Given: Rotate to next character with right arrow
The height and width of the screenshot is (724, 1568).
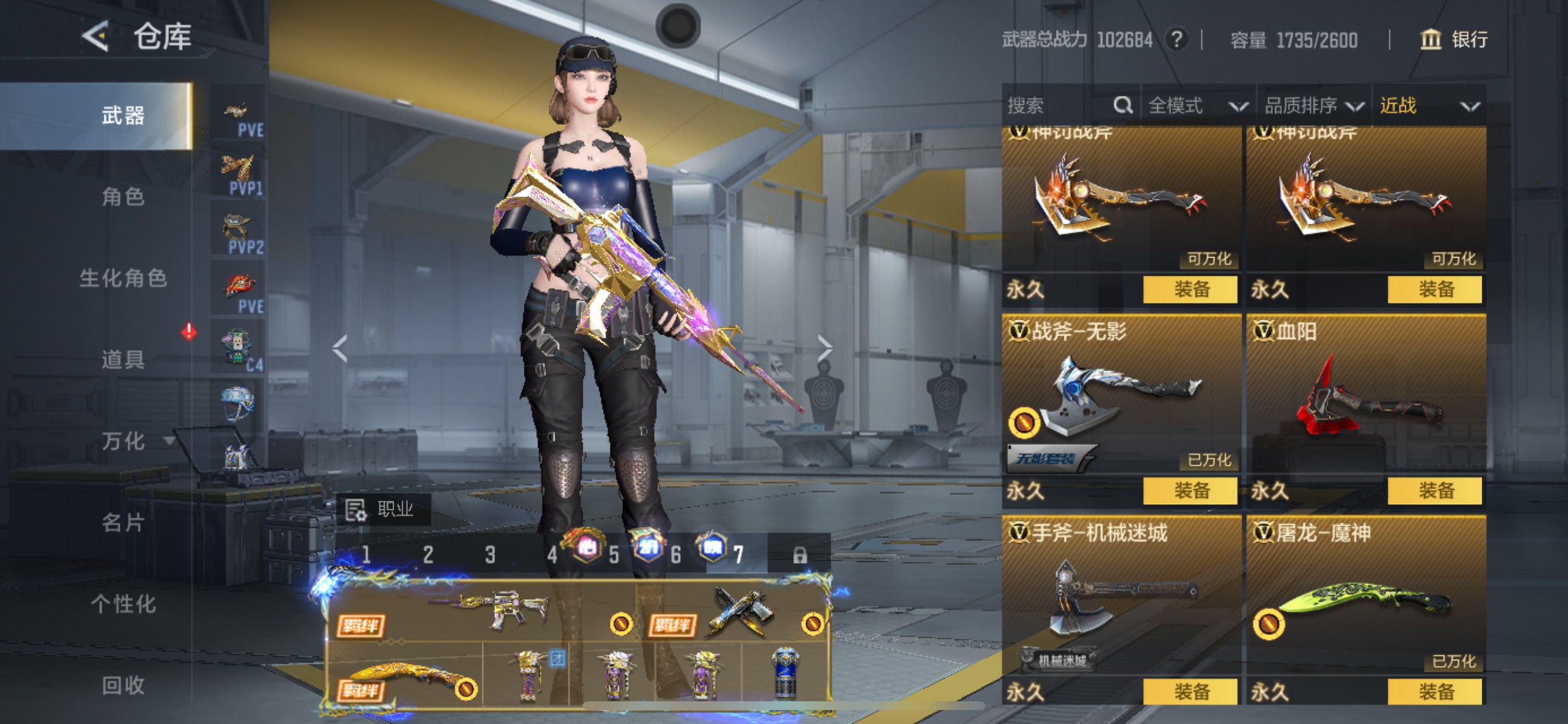Looking at the screenshot, I should (x=824, y=349).
